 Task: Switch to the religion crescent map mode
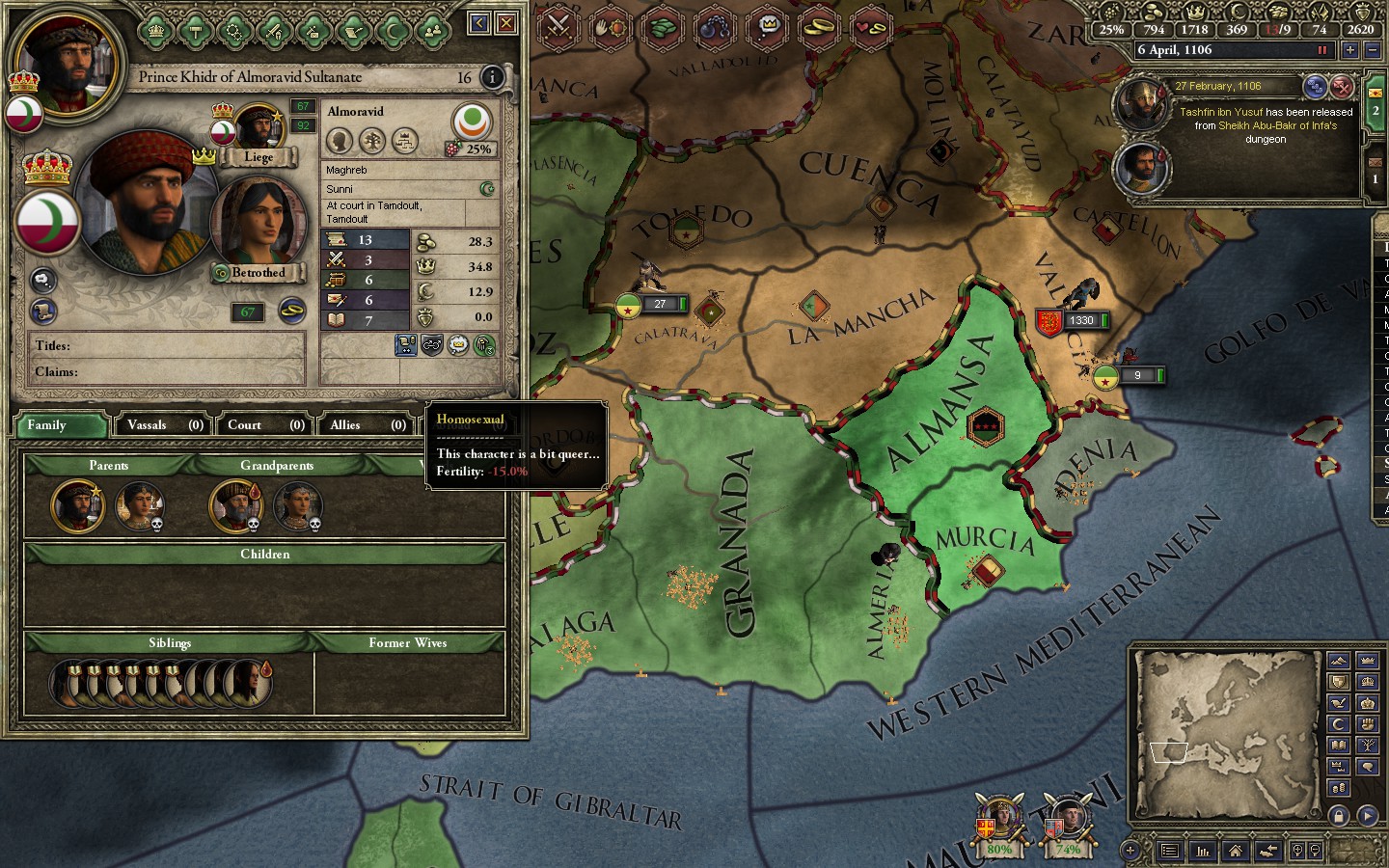[x=1338, y=723]
